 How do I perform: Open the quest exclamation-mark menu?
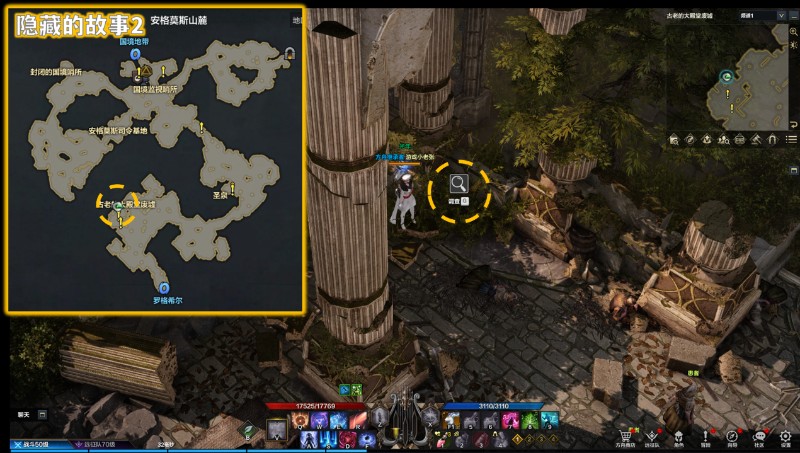click(x=706, y=436)
